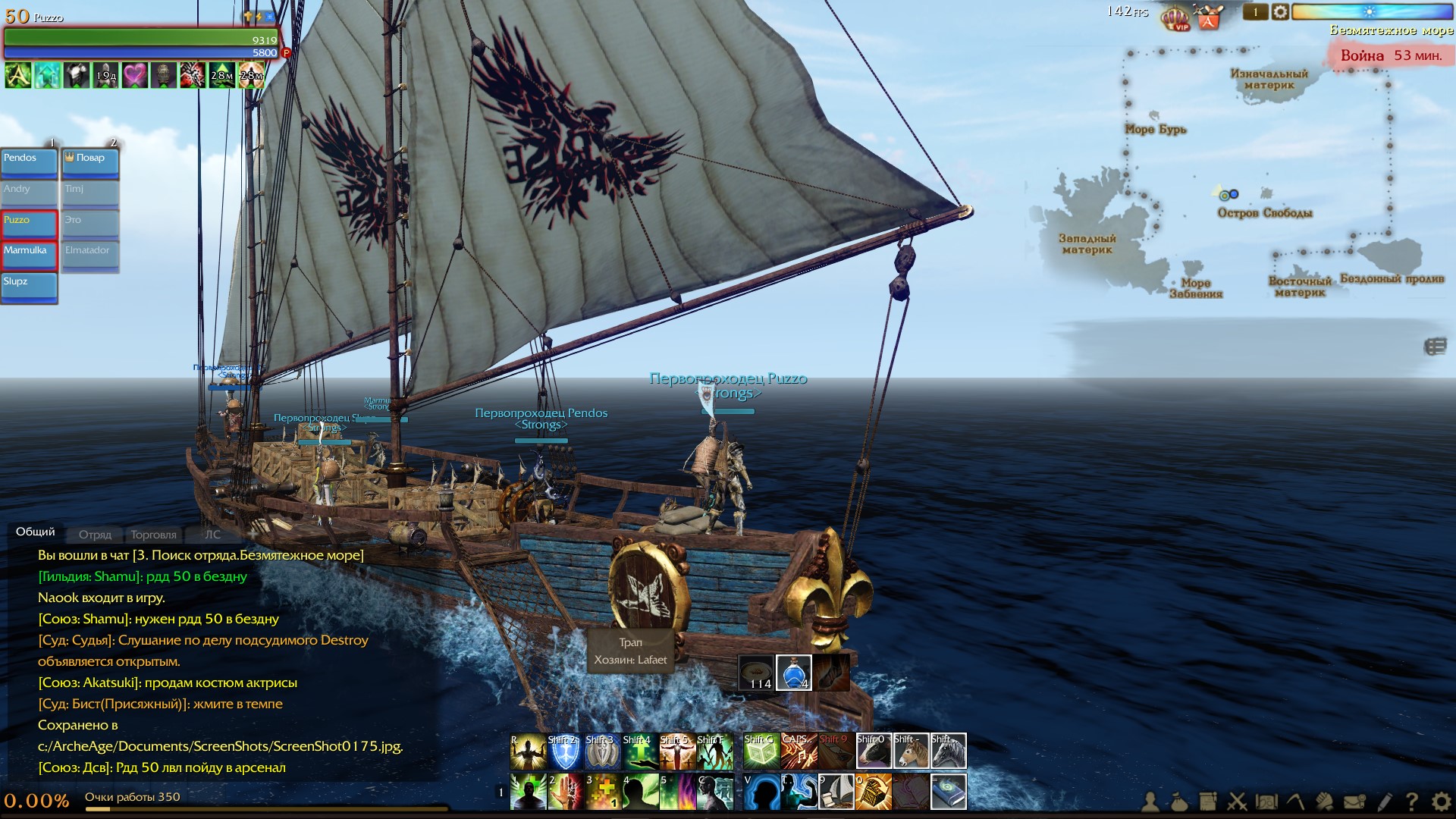Viewport: 1456px width, 819px height.
Task: Open the VIP crown menu
Action: [x=1176, y=17]
